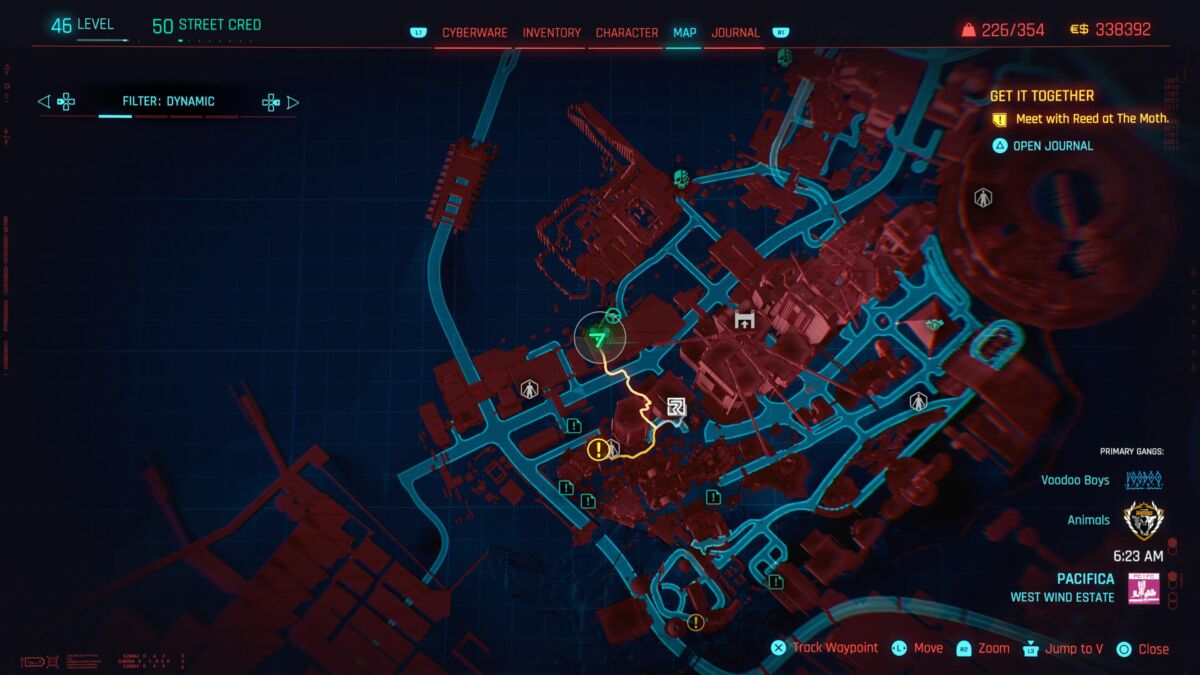Click the green player arrow marker

599,340
